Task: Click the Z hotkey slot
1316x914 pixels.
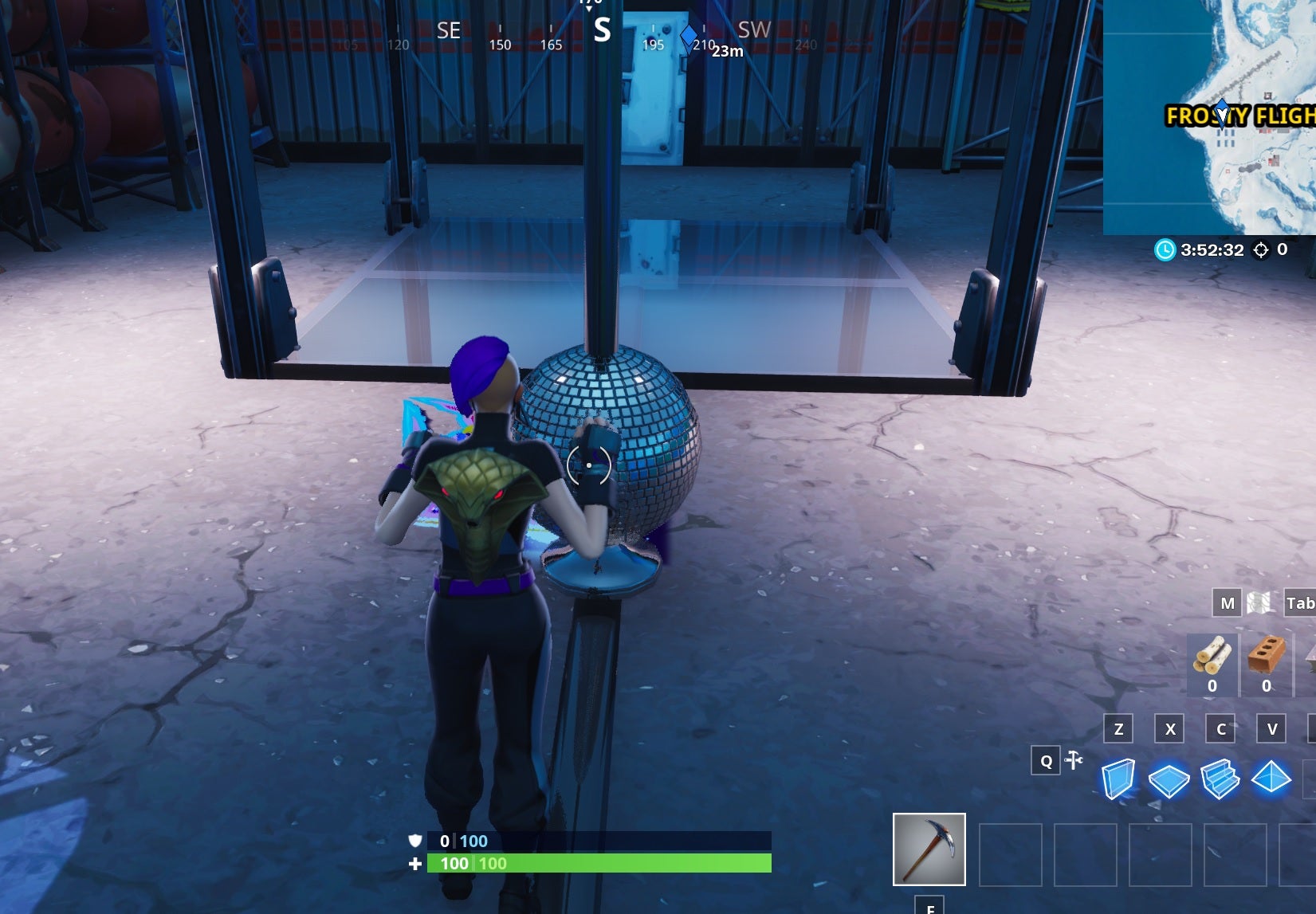Action: click(x=1118, y=728)
